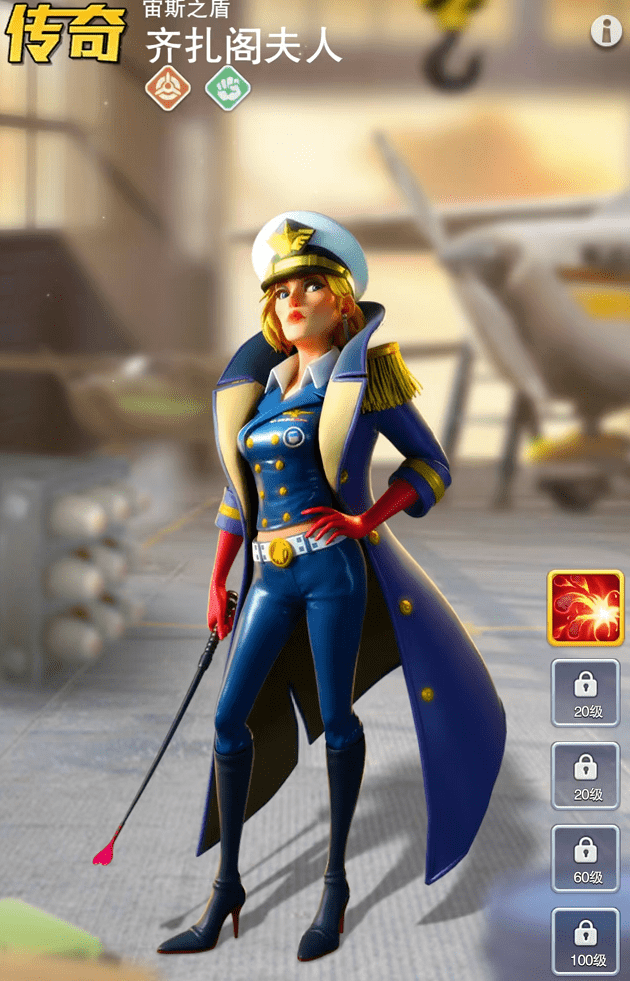This screenshot has width=630, height=981.
Task: Tap the skill slot locked until 100级
Action: 585,942
